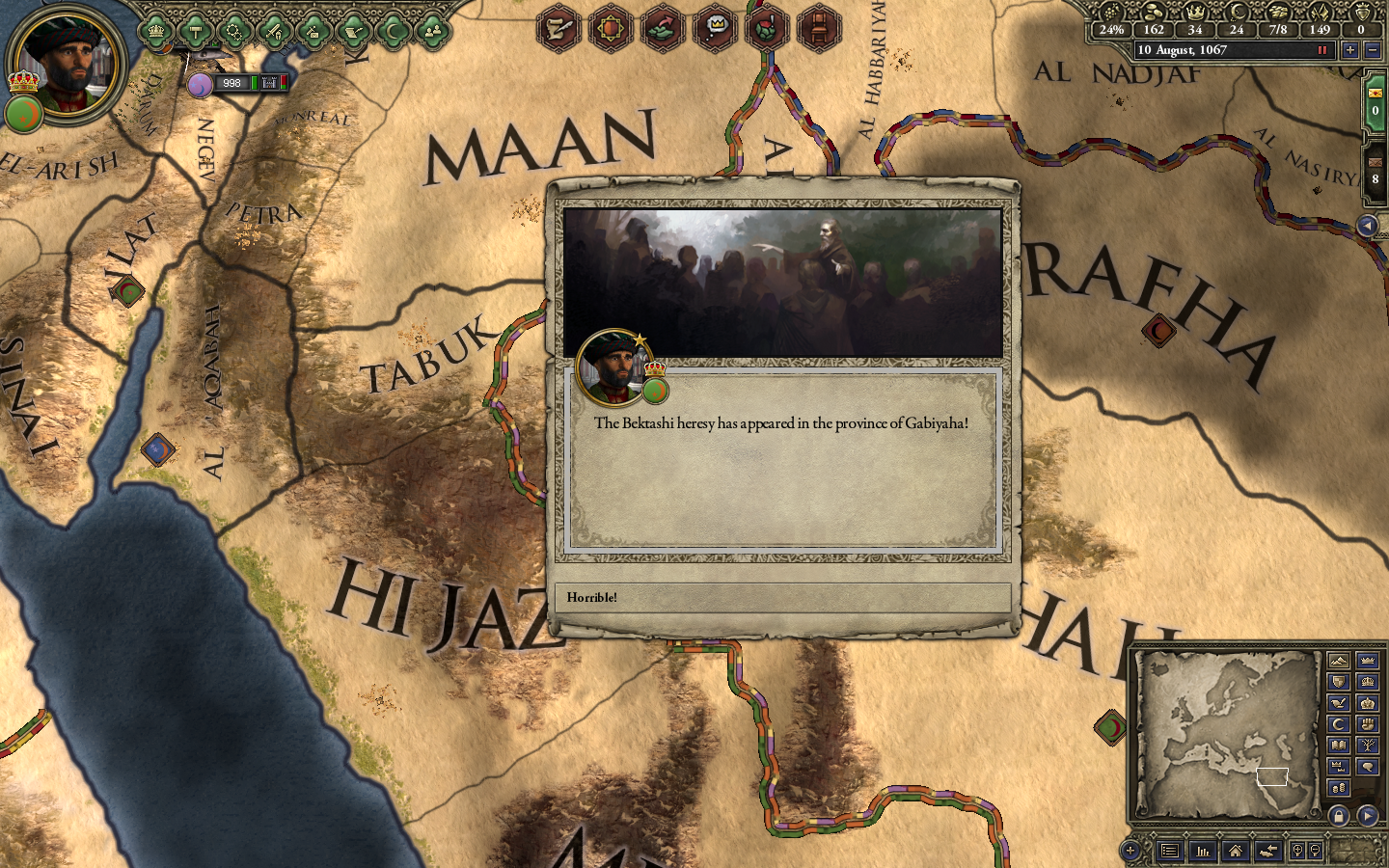Switch to culture map mode with the book icon
Viewport: 1389px width, 868px height.
tap(1338, 745)
